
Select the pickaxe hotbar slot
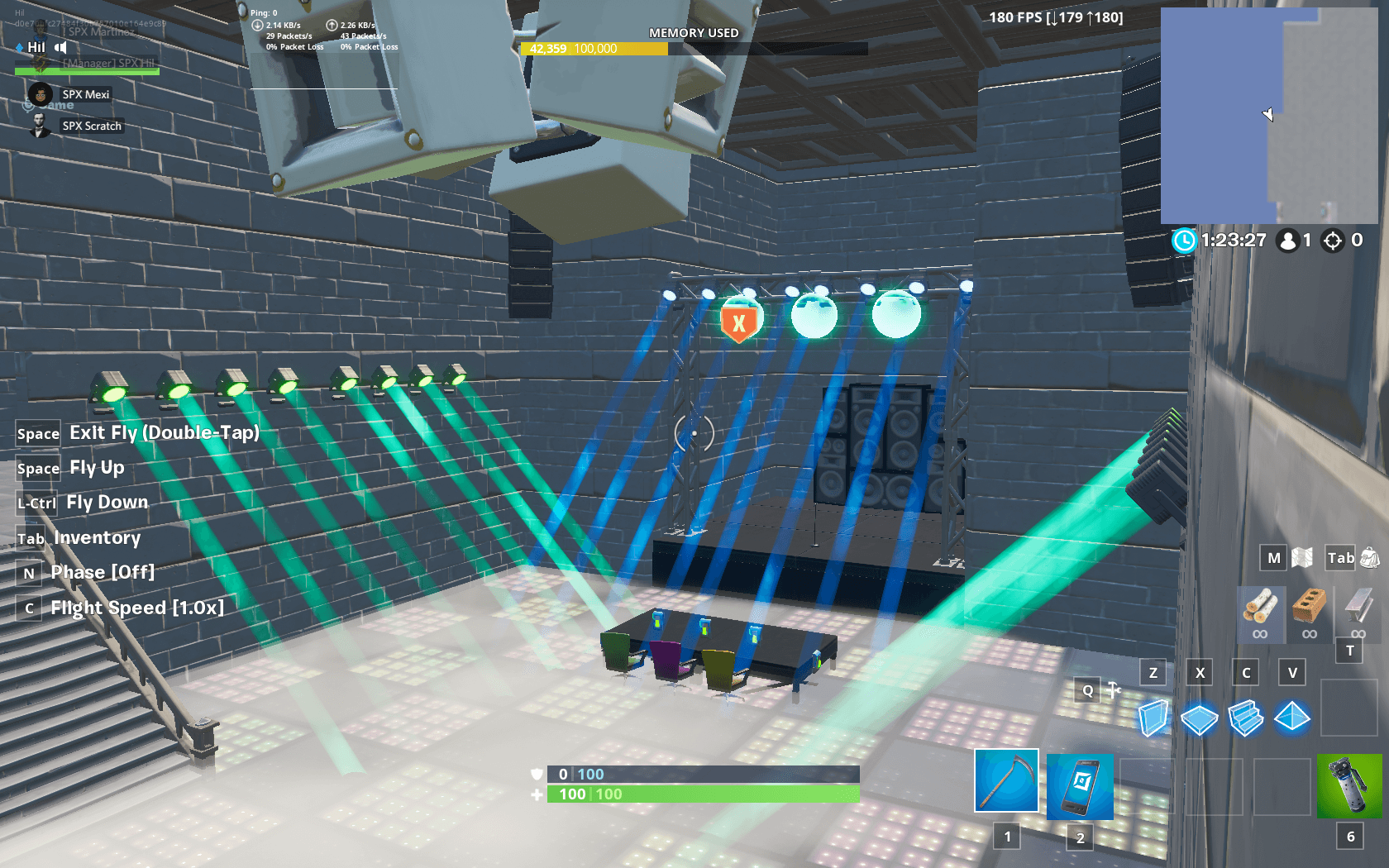tap(1006, 781)
